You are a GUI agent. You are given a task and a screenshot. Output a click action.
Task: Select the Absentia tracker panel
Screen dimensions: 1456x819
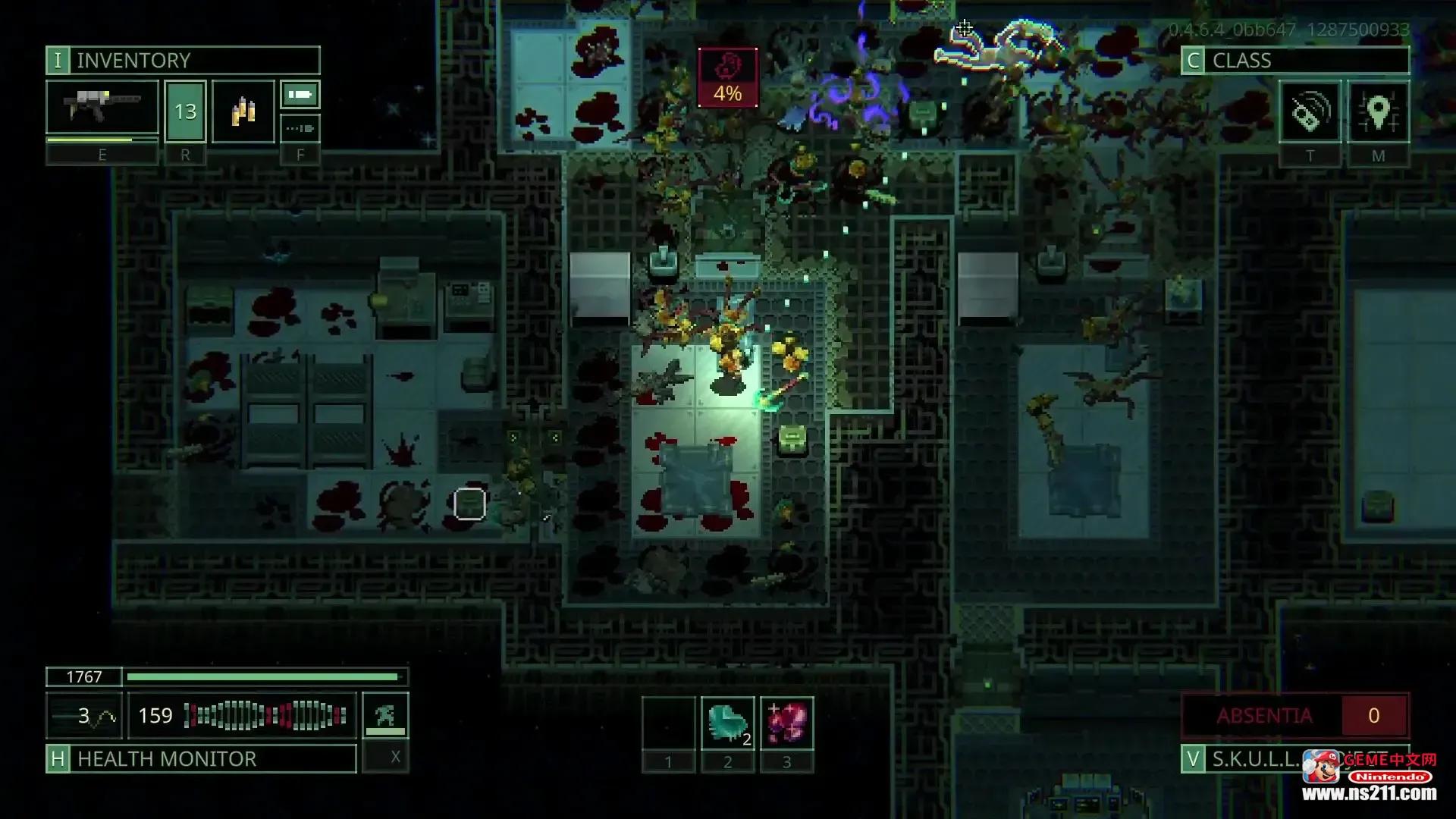coord(1294,715)
